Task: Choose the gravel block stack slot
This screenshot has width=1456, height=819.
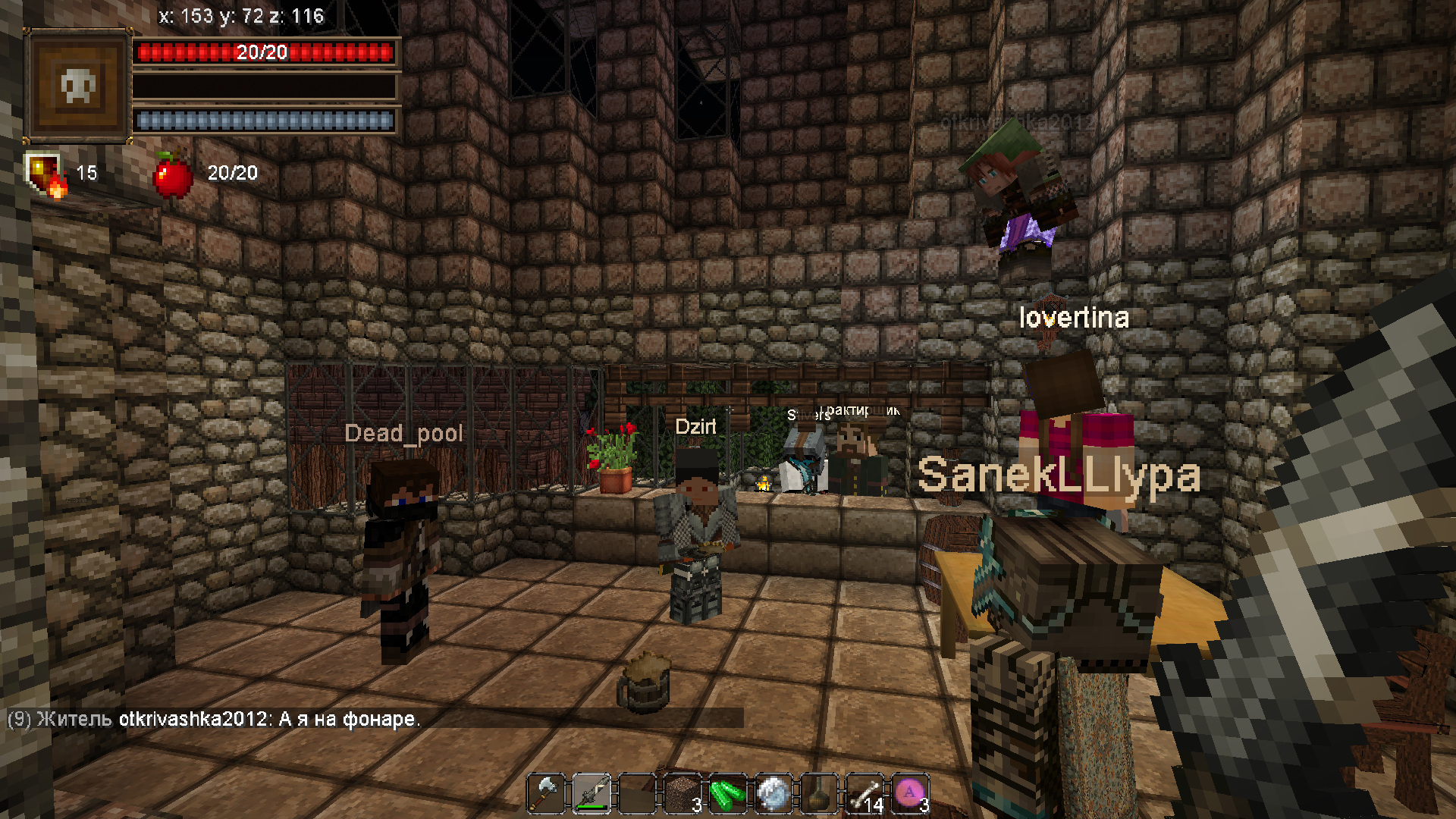Action: pos(682,794)
